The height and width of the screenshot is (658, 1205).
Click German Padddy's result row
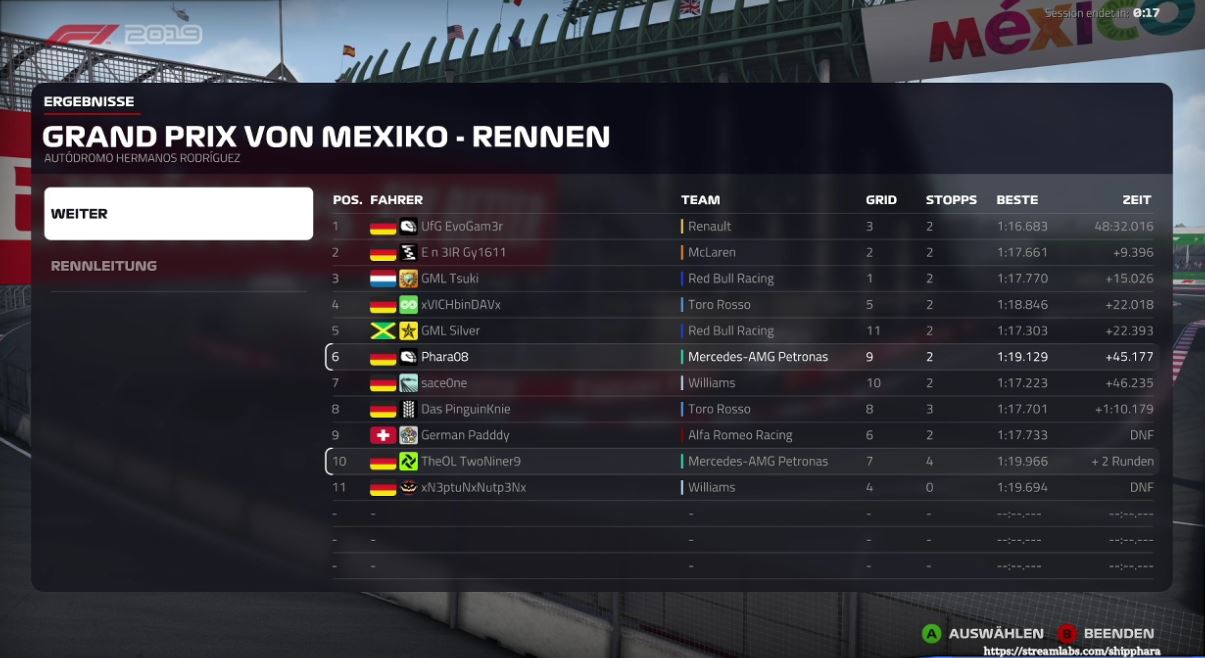click(742, 435)
